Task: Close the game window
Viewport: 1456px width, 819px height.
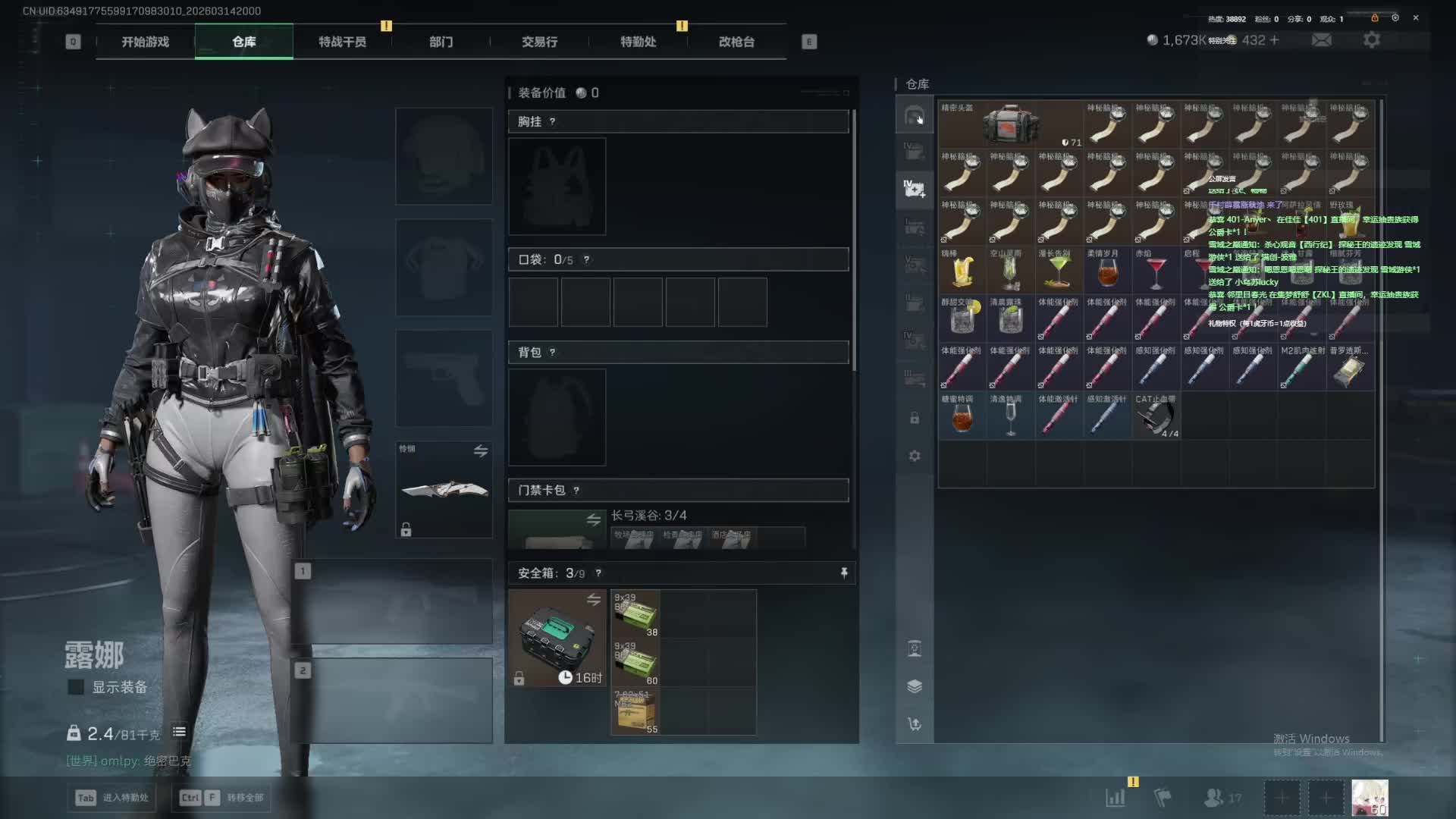Action: tap(1416, 17)
